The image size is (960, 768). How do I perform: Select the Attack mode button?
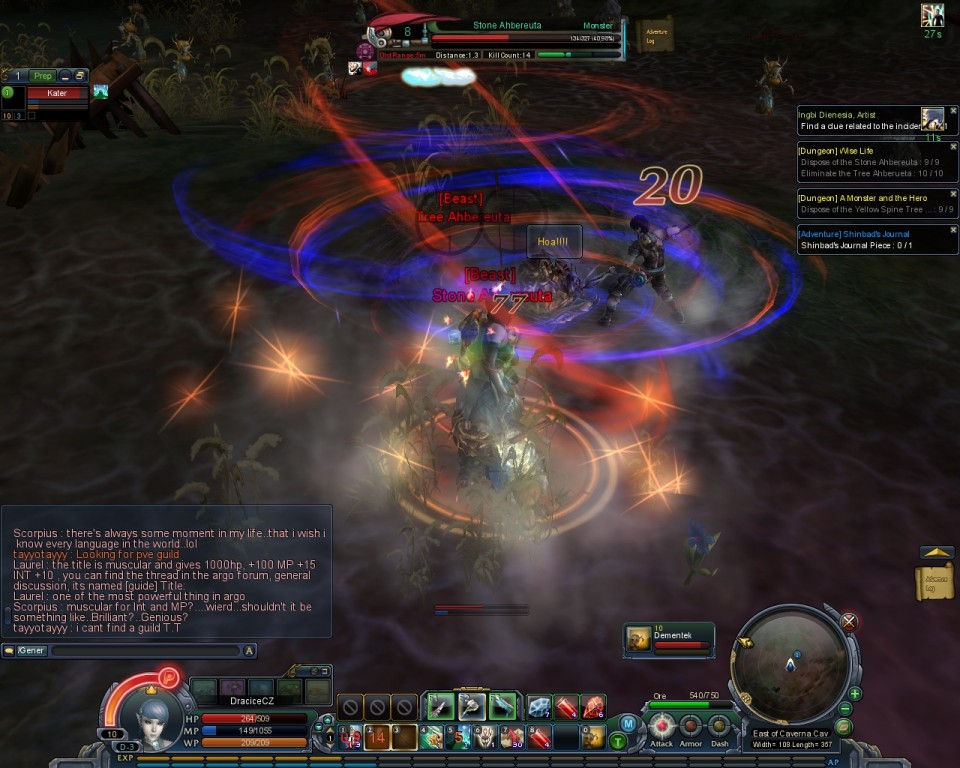[662, 725]
